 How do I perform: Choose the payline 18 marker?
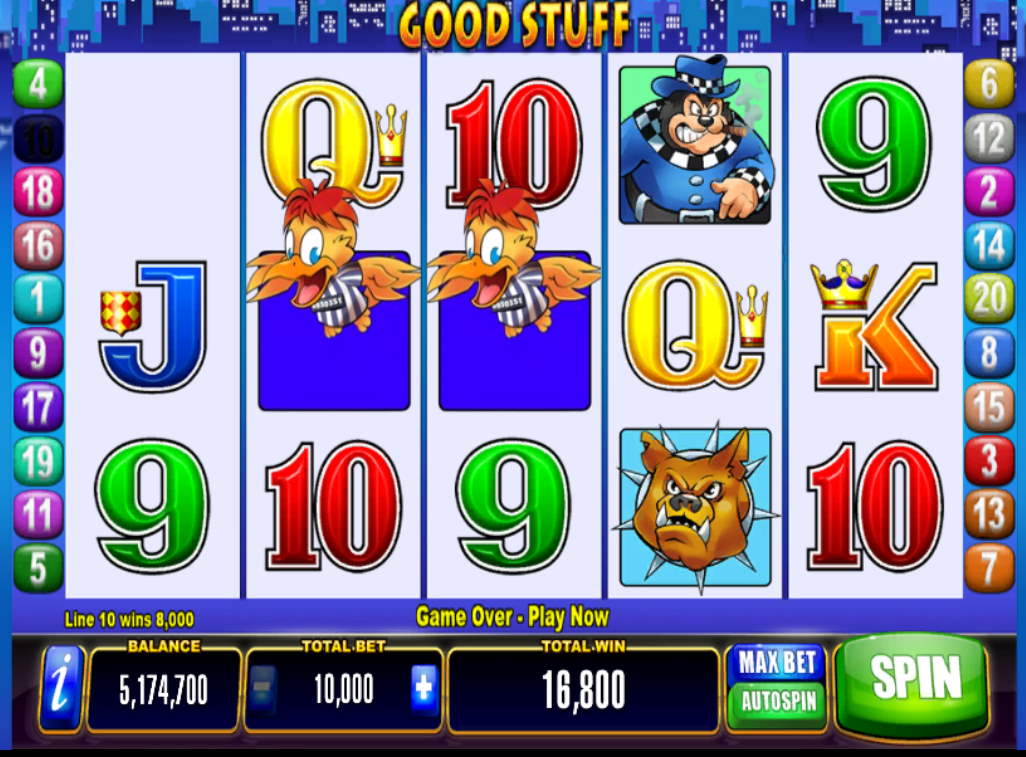[38, 192]
